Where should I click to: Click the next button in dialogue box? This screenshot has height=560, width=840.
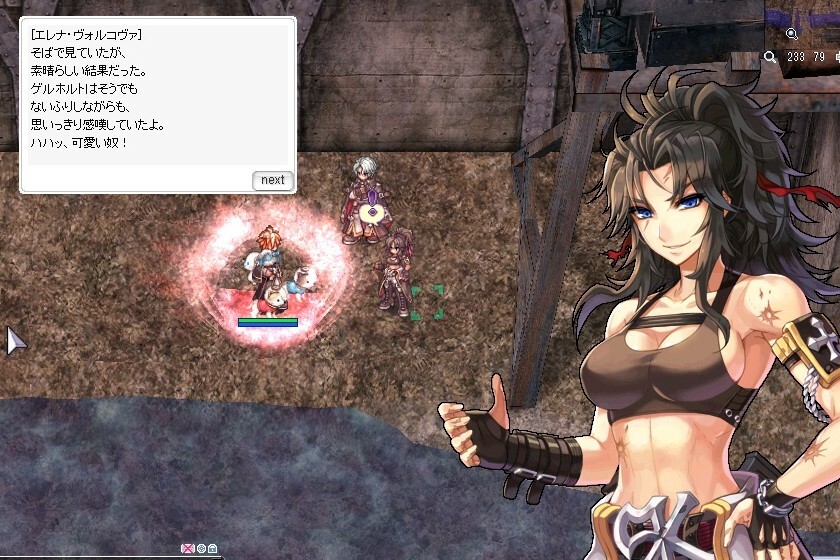(272, 180)
